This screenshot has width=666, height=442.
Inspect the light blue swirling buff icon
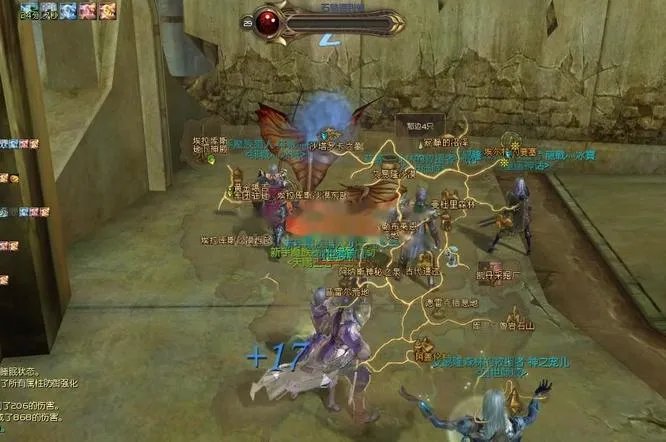(68, 11)
